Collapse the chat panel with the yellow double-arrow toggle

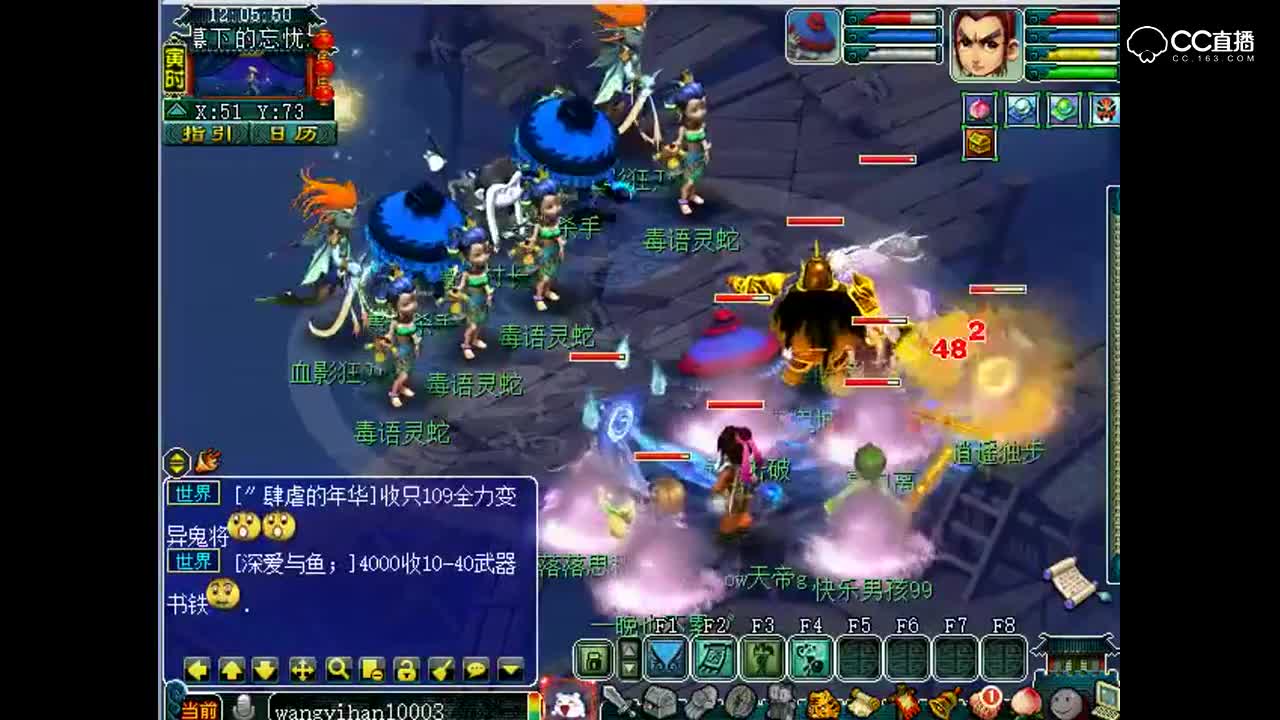point(176,462)
